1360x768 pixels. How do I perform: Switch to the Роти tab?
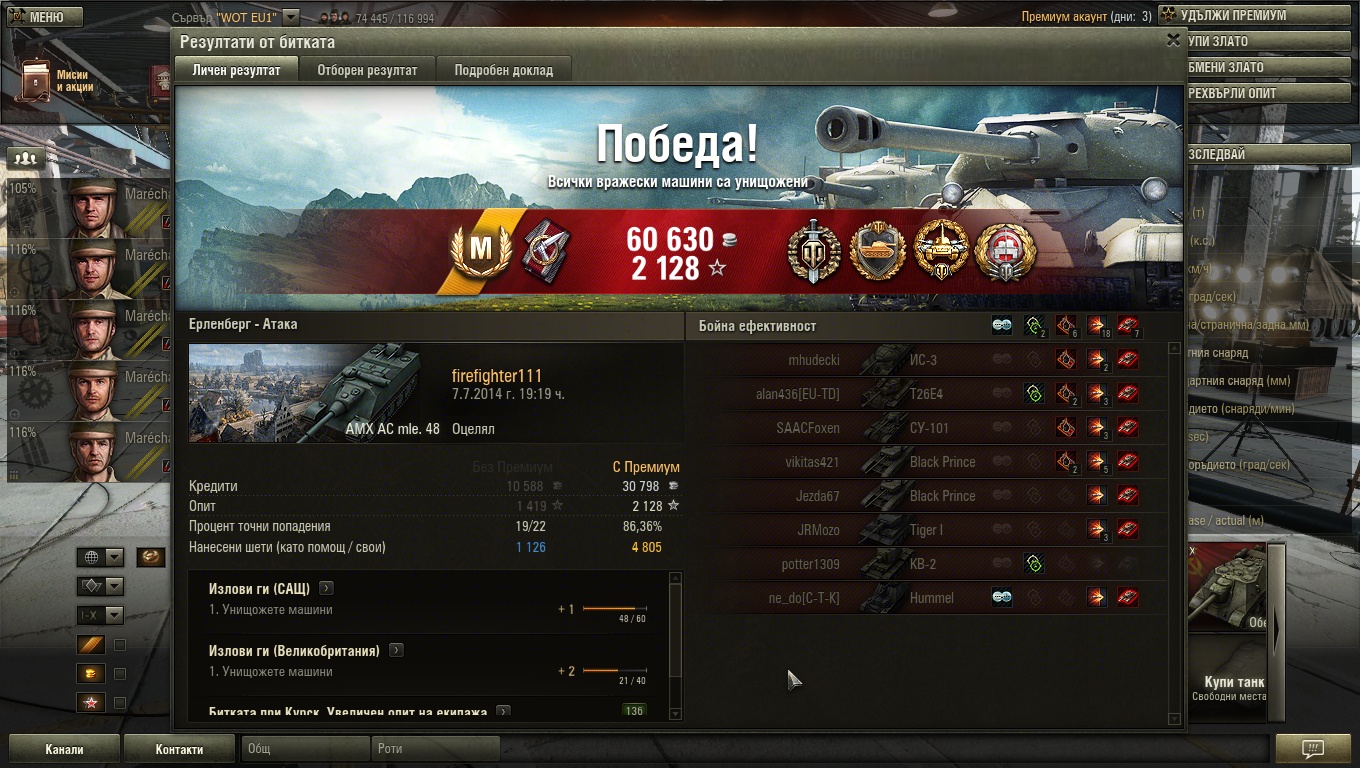434,749
